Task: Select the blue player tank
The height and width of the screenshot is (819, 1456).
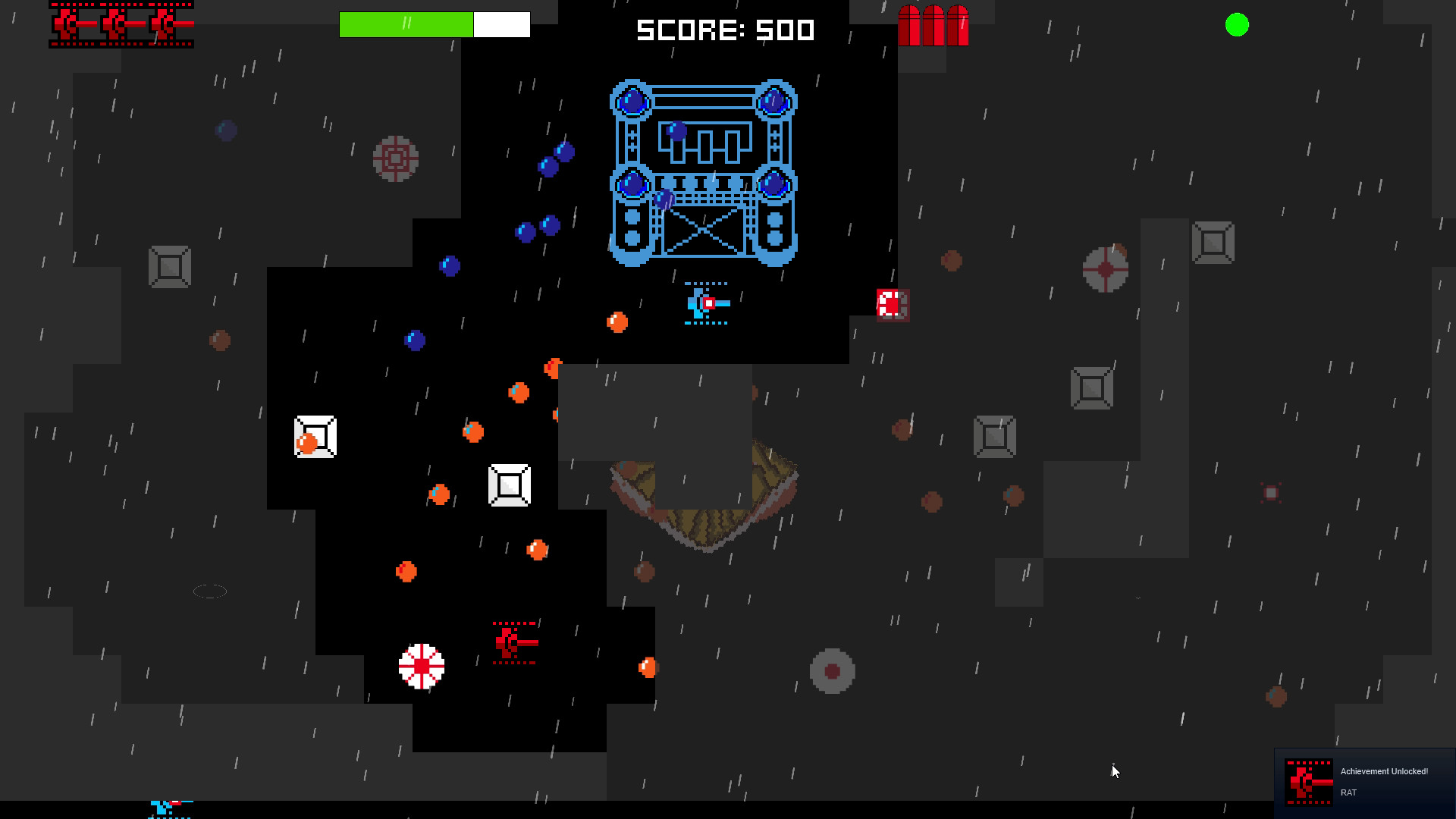Action: [704, 303]
